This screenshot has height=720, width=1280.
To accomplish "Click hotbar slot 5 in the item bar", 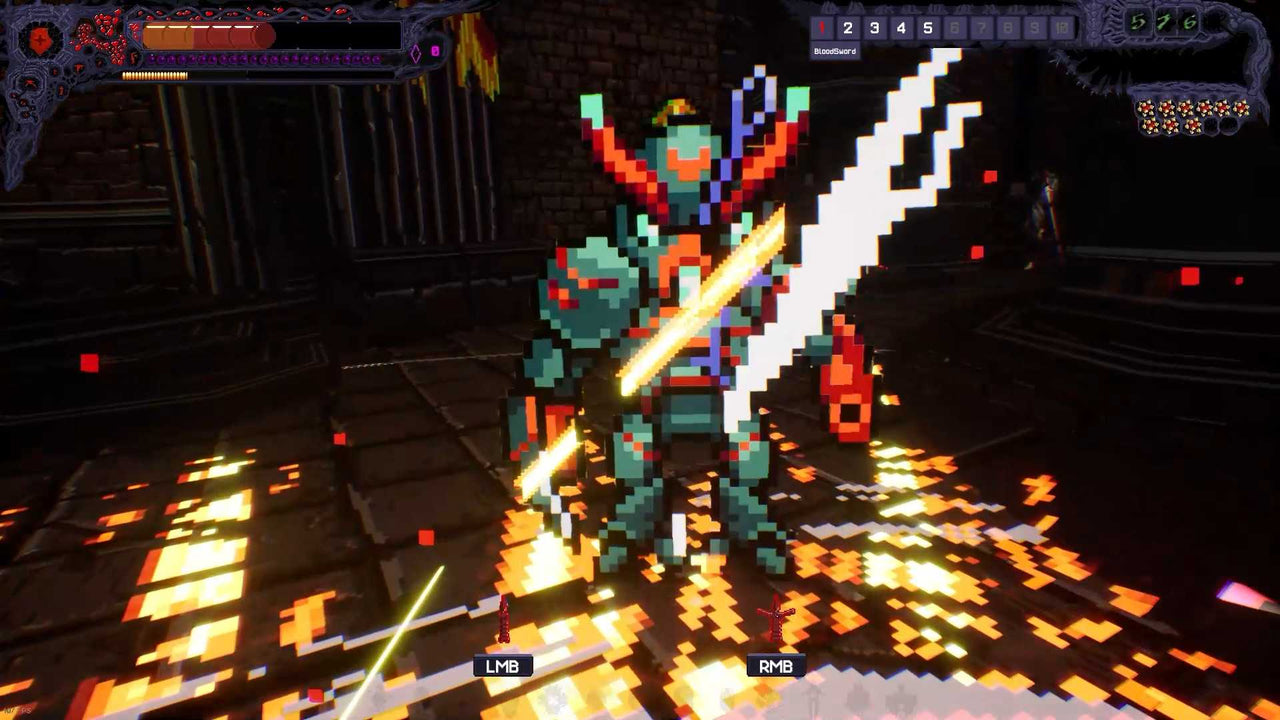I will (928, 27).
